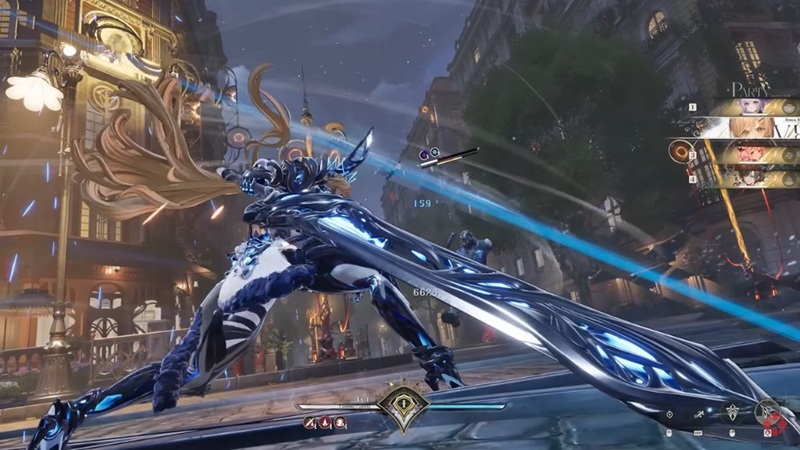Activate the winged crest skill icon
Image resolution: width=800 pixels, height=450 pixels.
point(733,412)
